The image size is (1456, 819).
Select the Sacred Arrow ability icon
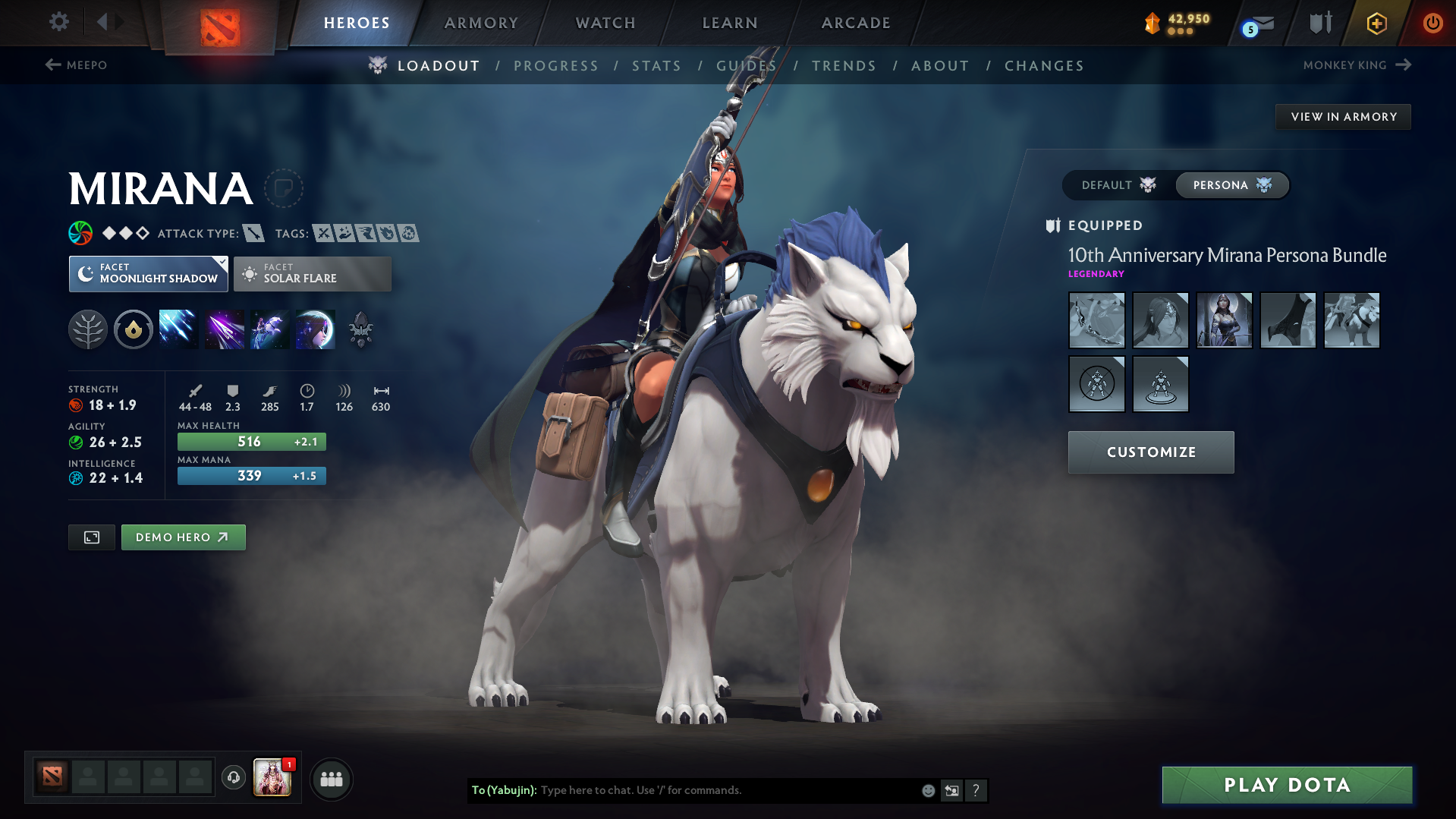[x=225, y=329]
